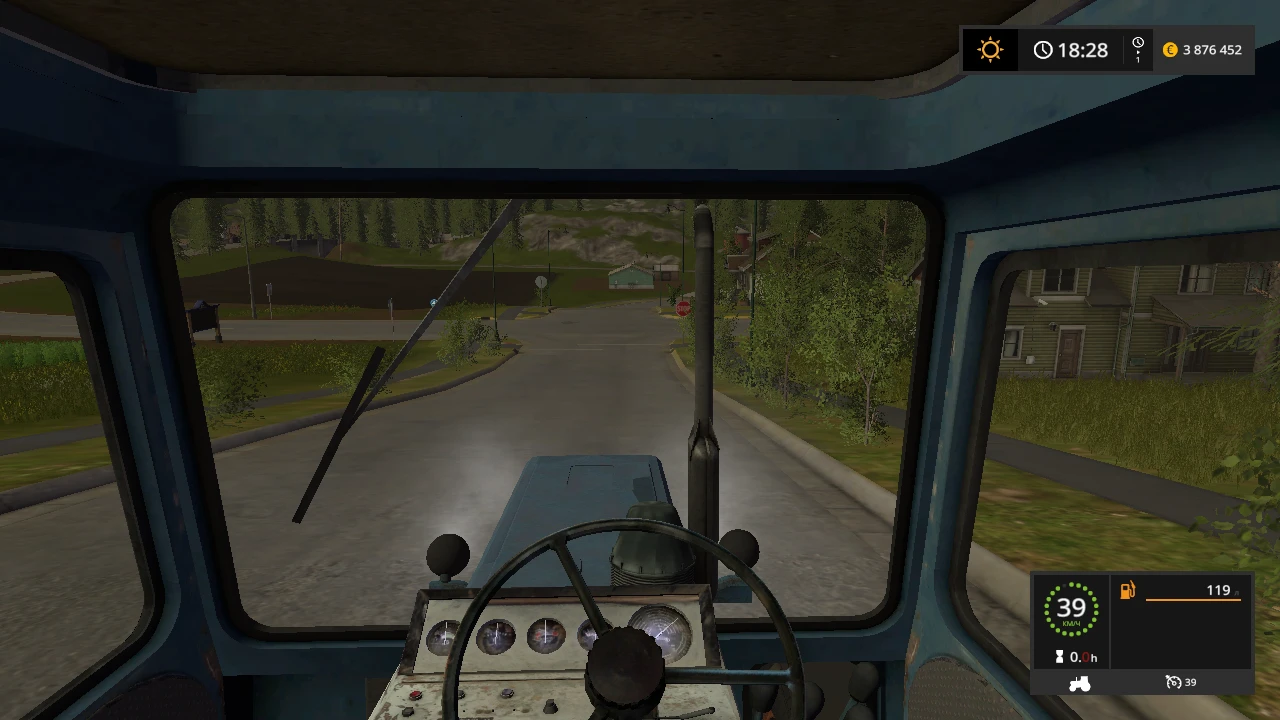
Task: Click the small time-scale clock indicator
Action: (x=1136, y=45)
